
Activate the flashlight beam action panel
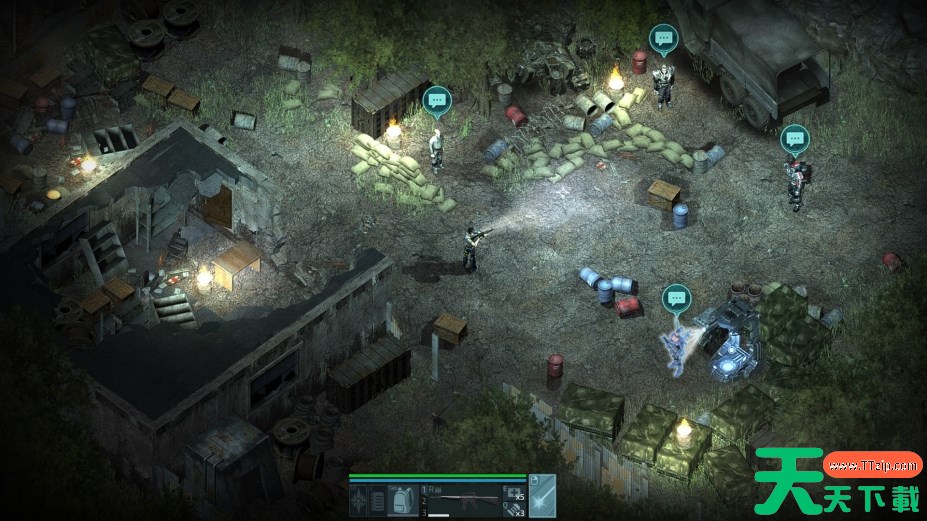tap(541, 497)
